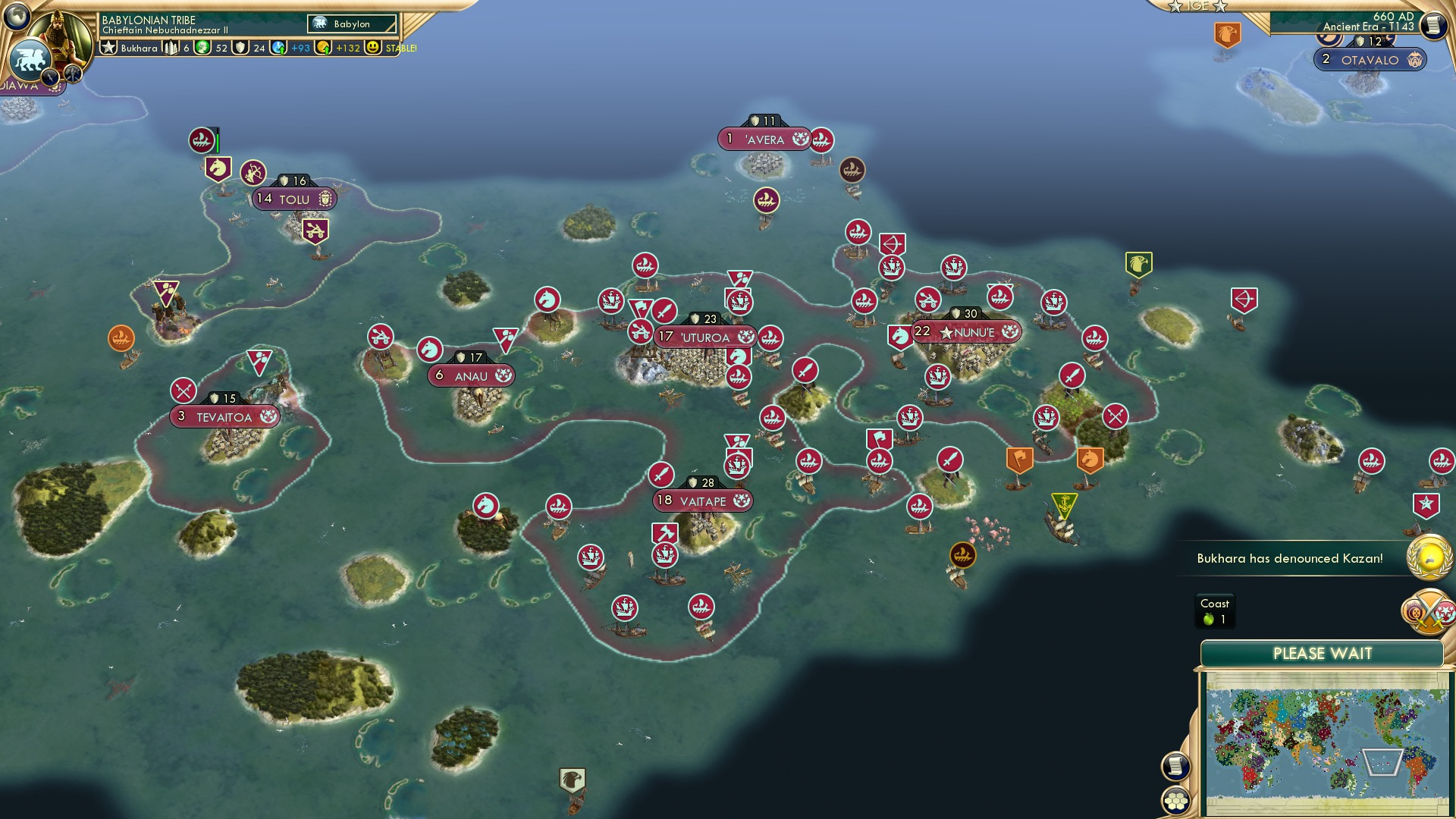Select the 'Uturoa city banner
Screen dimensions: 1456x819
tap(704, 337)
